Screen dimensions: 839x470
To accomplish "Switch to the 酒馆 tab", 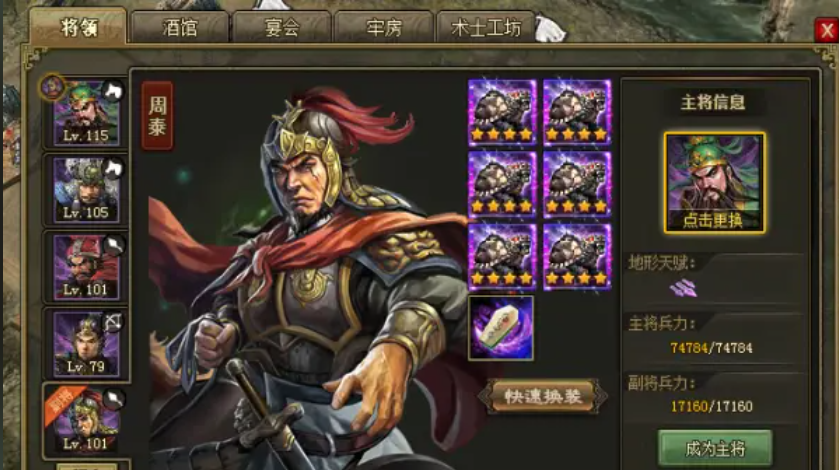I will click(181, 27).
